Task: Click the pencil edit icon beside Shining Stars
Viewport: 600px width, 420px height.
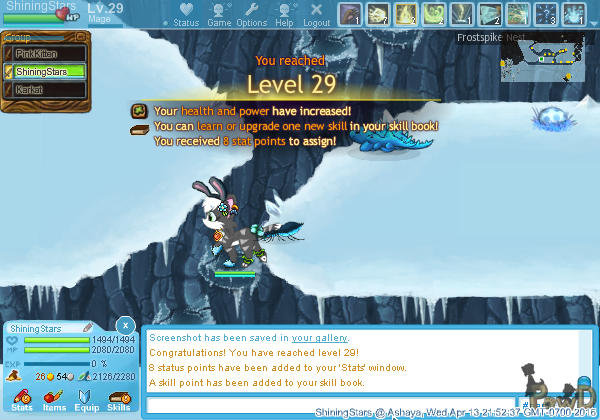Action: [x=87, y=327]
